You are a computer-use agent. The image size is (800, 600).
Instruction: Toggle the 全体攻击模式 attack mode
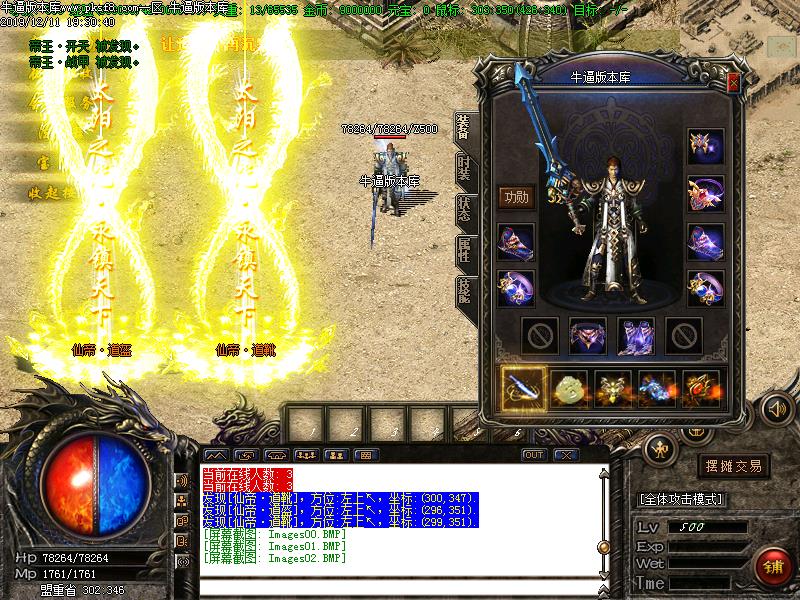click(681, 499)
